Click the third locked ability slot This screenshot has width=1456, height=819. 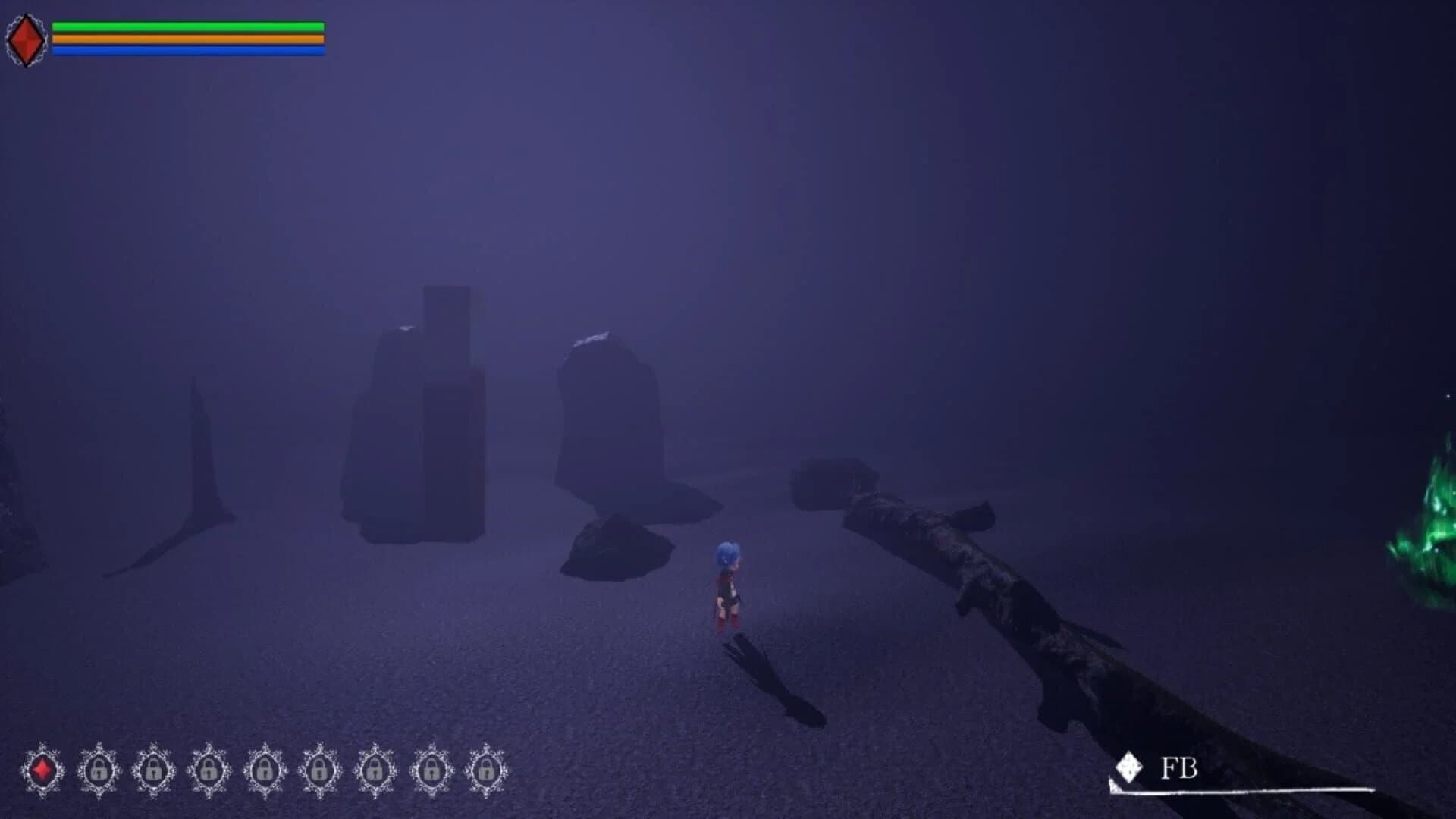tap(209, 770)
